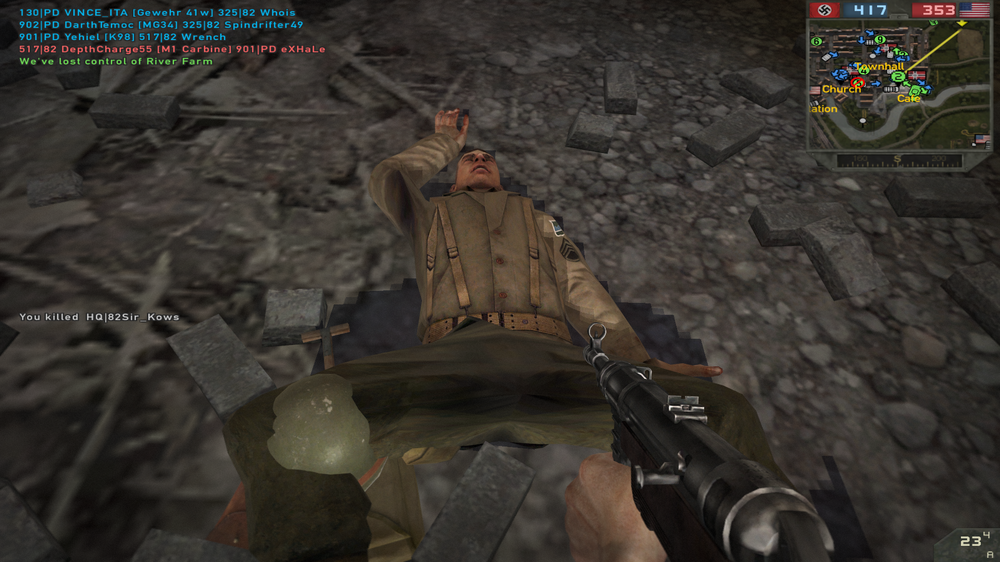The height and width of the screenshot is (562, 1000).
Task: Choose the Cafe control point marker
Action: (x=908, y=98)
